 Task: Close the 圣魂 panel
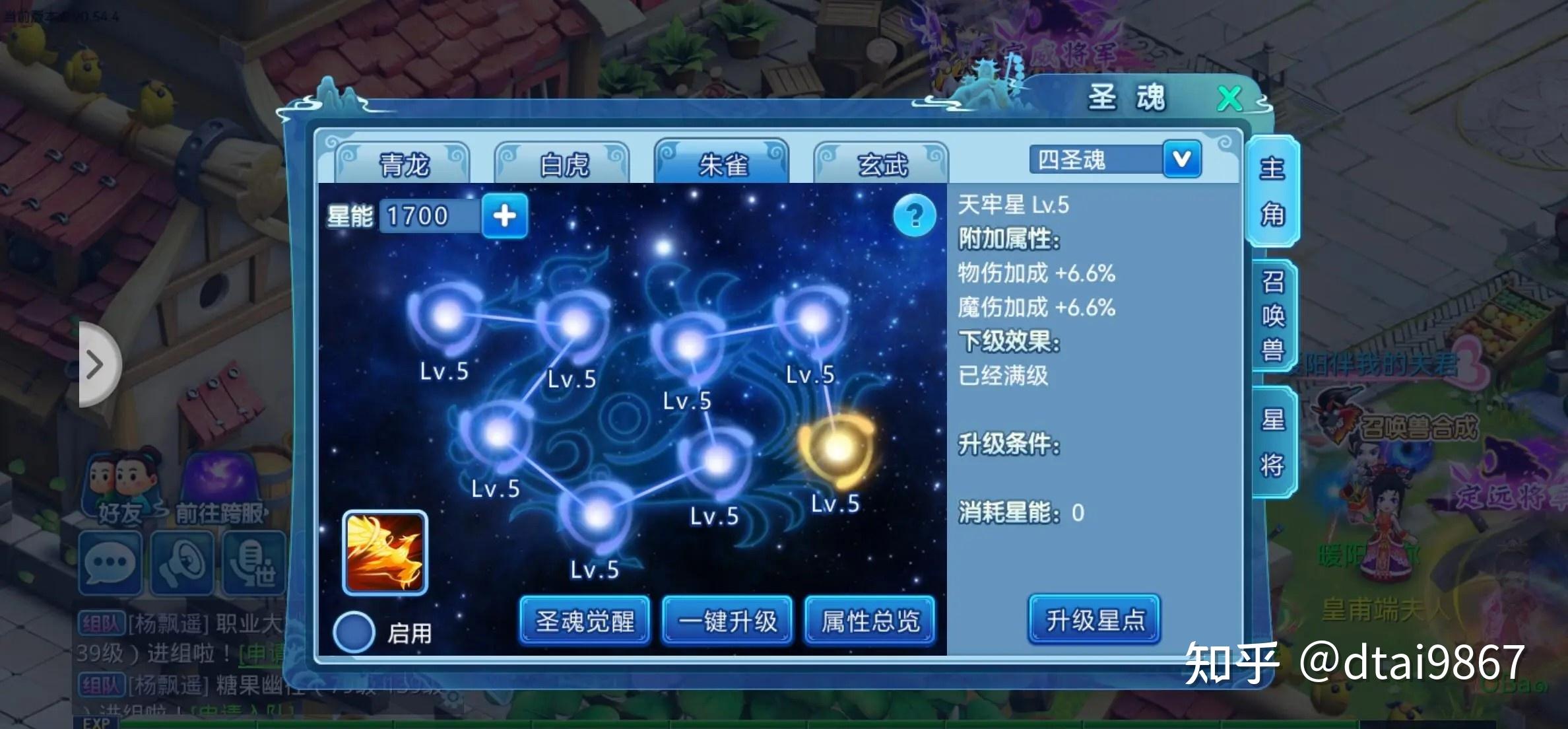pyautogui.click(x=1229, y=99)
